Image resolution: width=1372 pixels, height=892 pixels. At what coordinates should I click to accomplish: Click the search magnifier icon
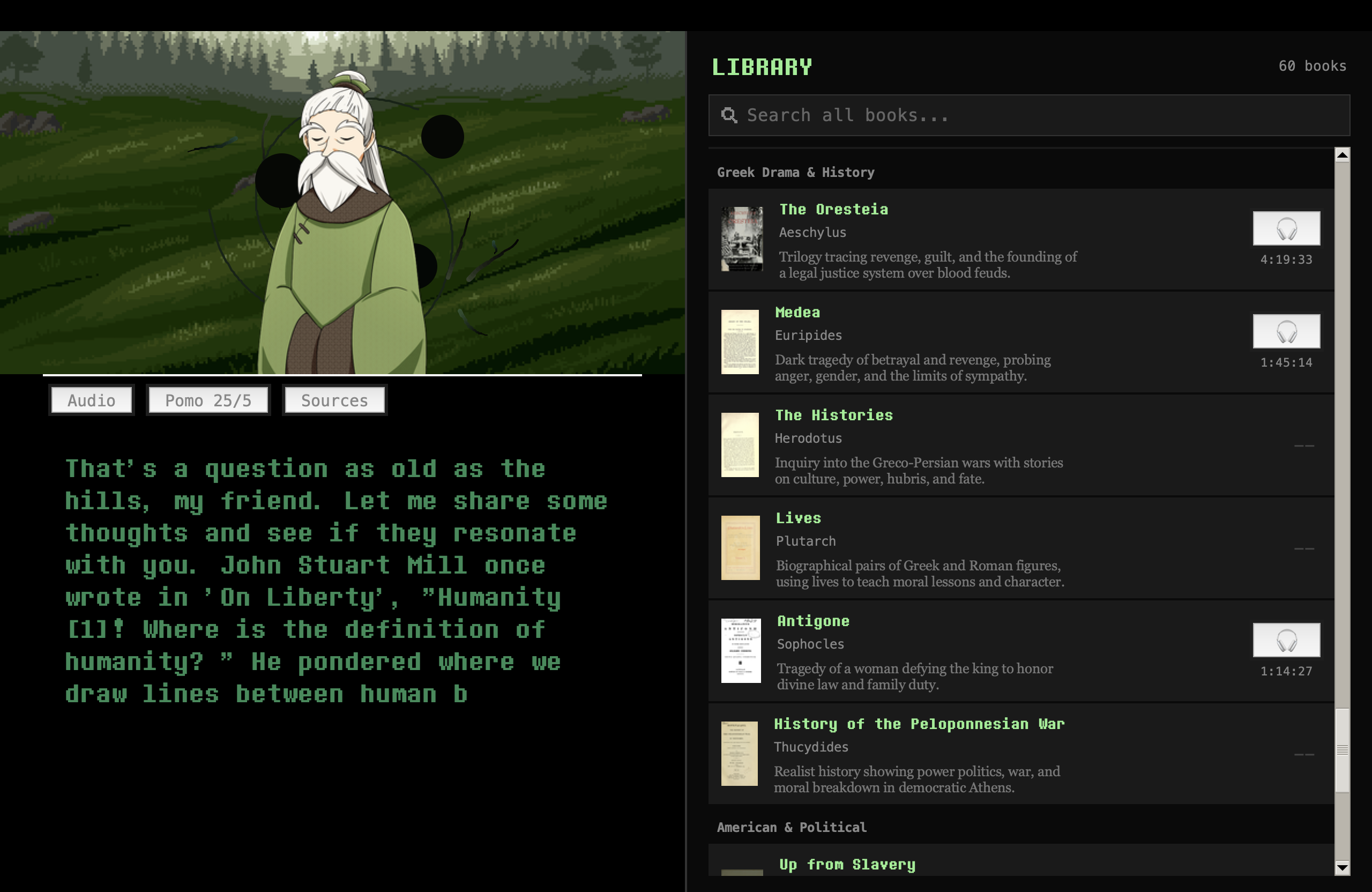730,115
